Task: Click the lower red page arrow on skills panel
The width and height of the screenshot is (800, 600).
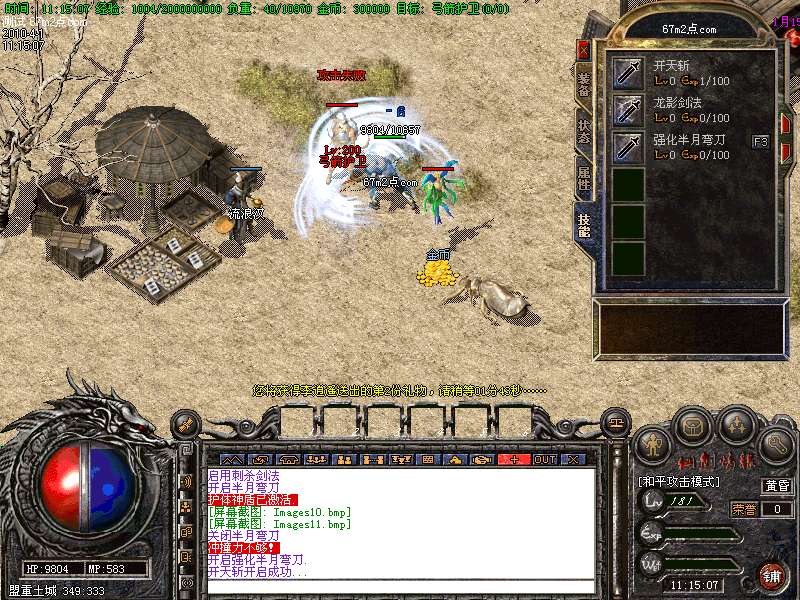Action: 786,153
